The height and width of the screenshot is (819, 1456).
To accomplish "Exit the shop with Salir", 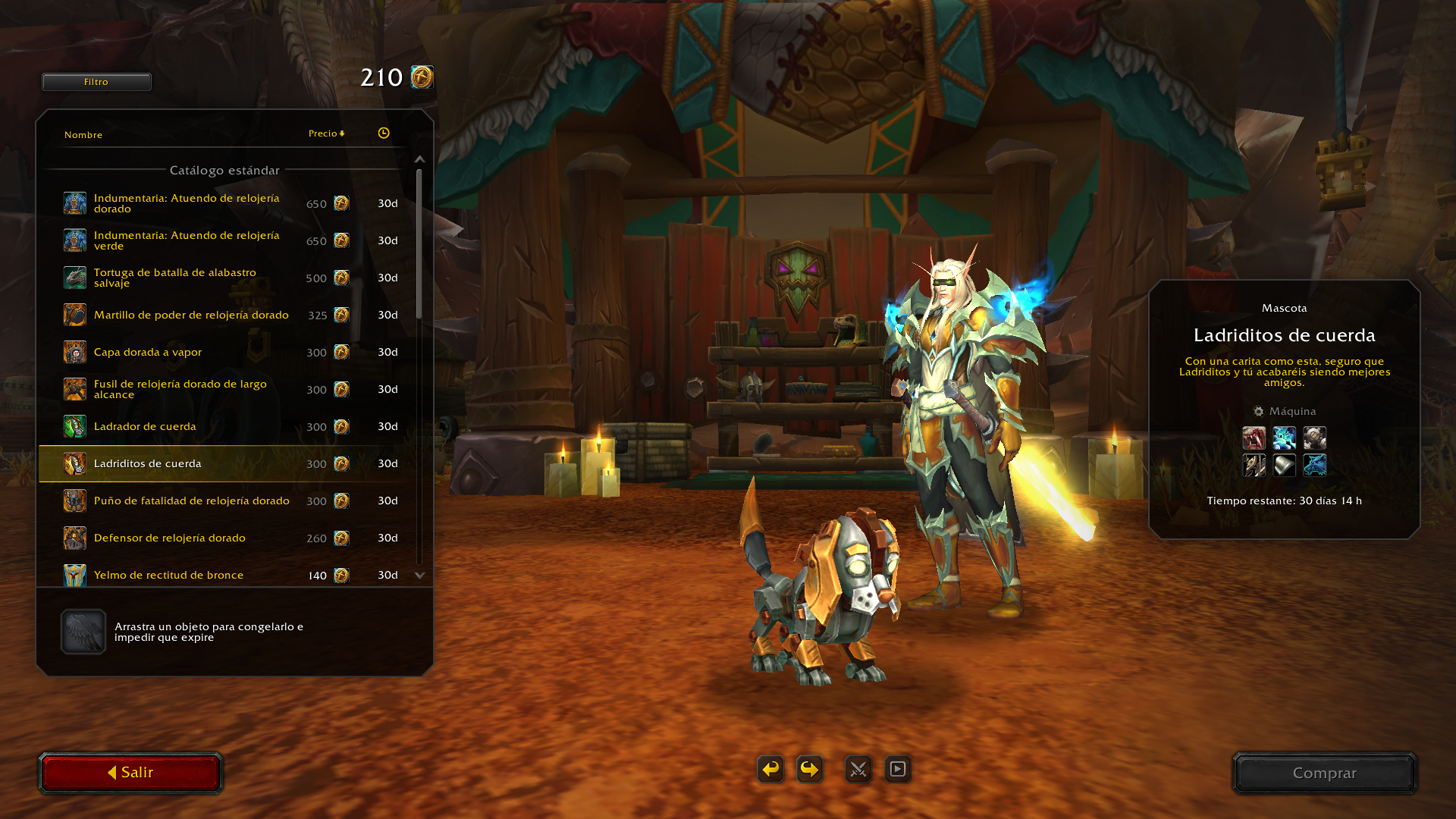I will pyautogui.click(x=130, y=773).
